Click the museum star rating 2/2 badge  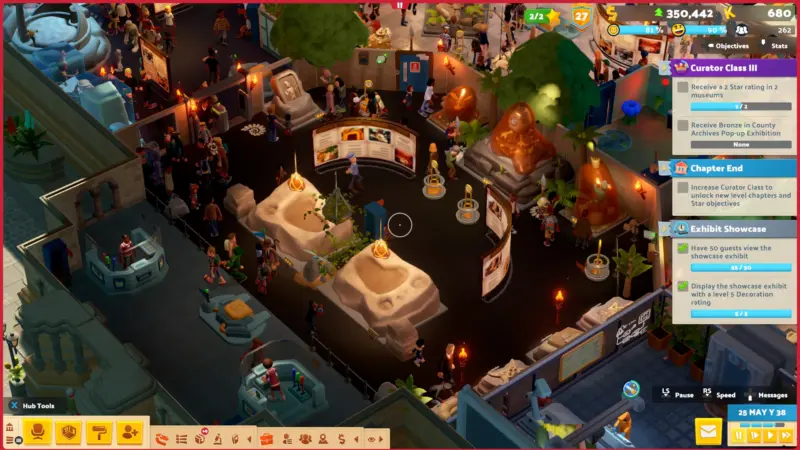(538, 16)
